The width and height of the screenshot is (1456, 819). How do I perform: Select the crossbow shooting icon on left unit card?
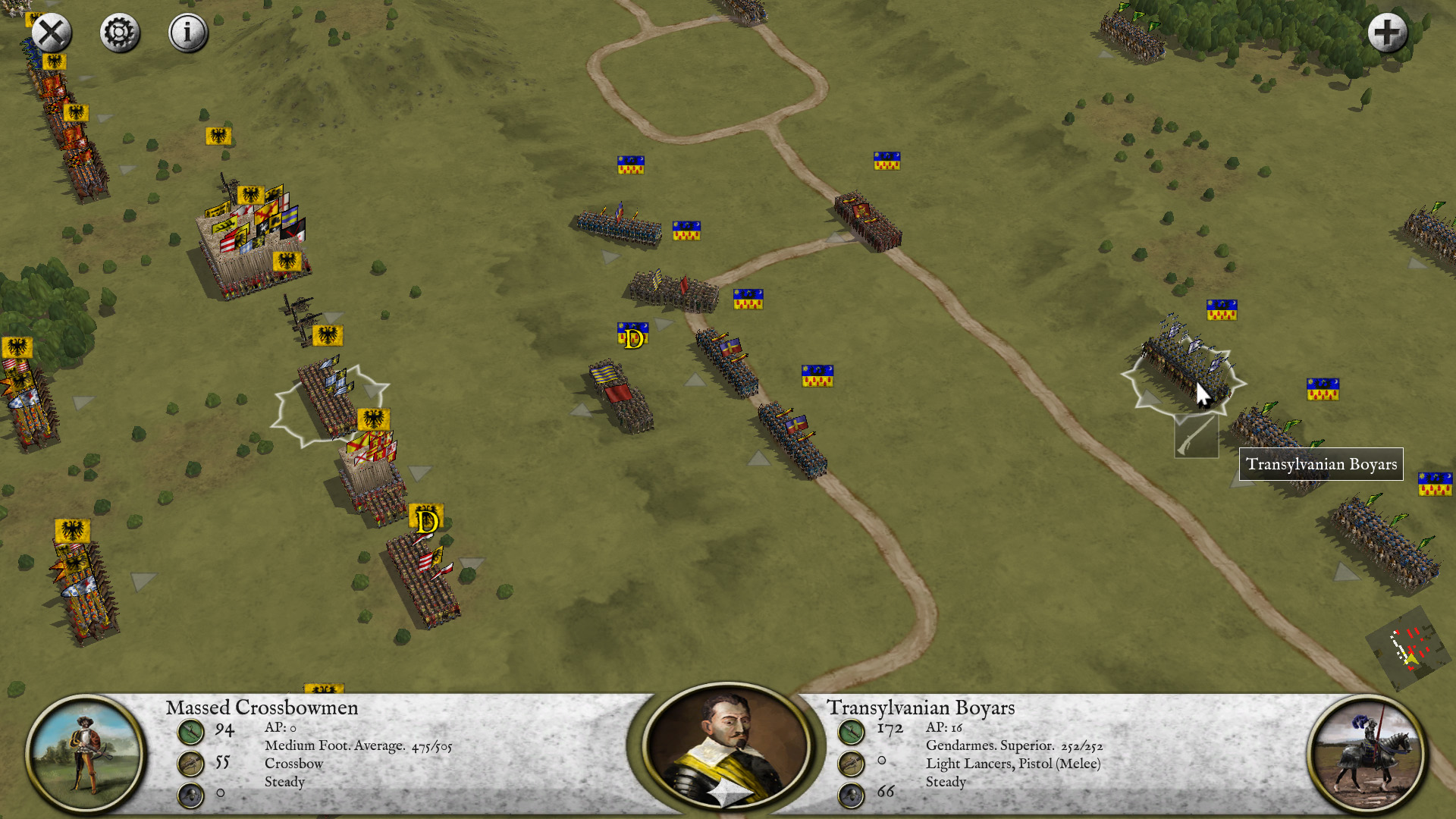190,763
